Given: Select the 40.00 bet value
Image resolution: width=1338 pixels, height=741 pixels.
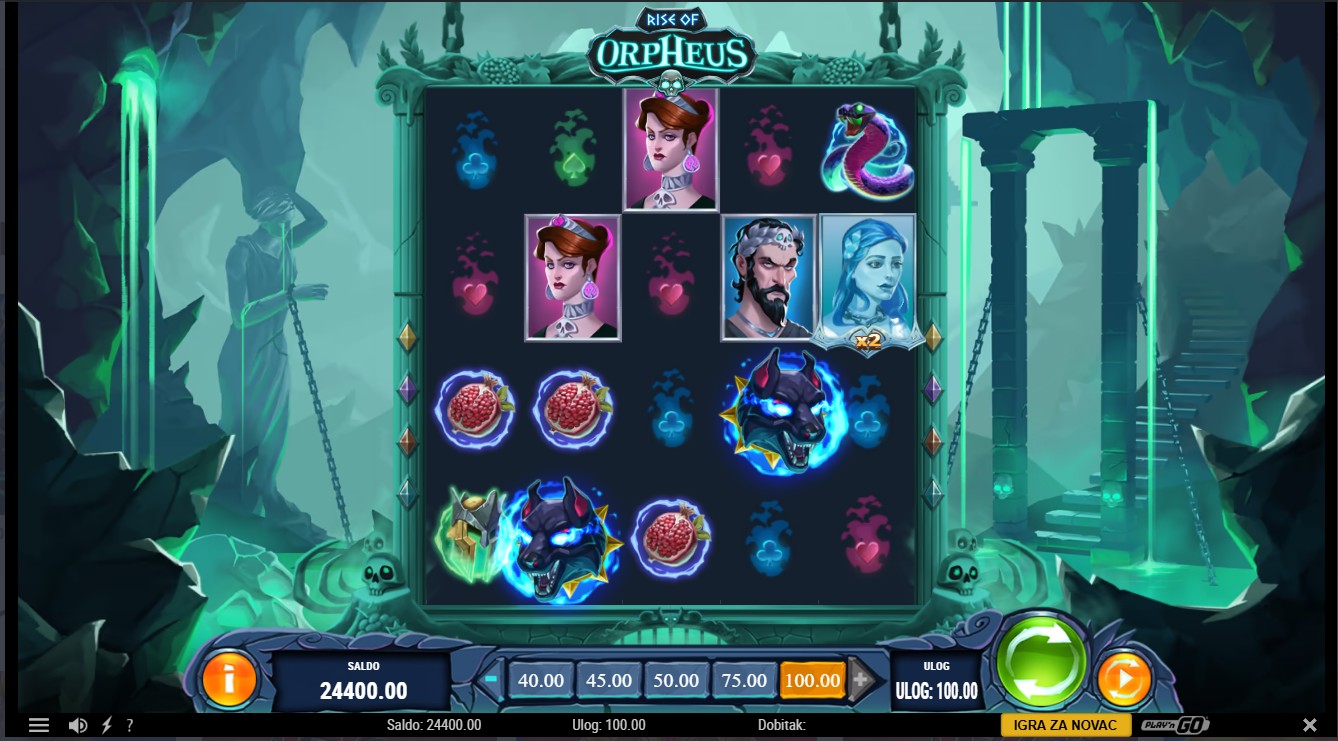Looking at the screenshot, I should tap(541, 680).
